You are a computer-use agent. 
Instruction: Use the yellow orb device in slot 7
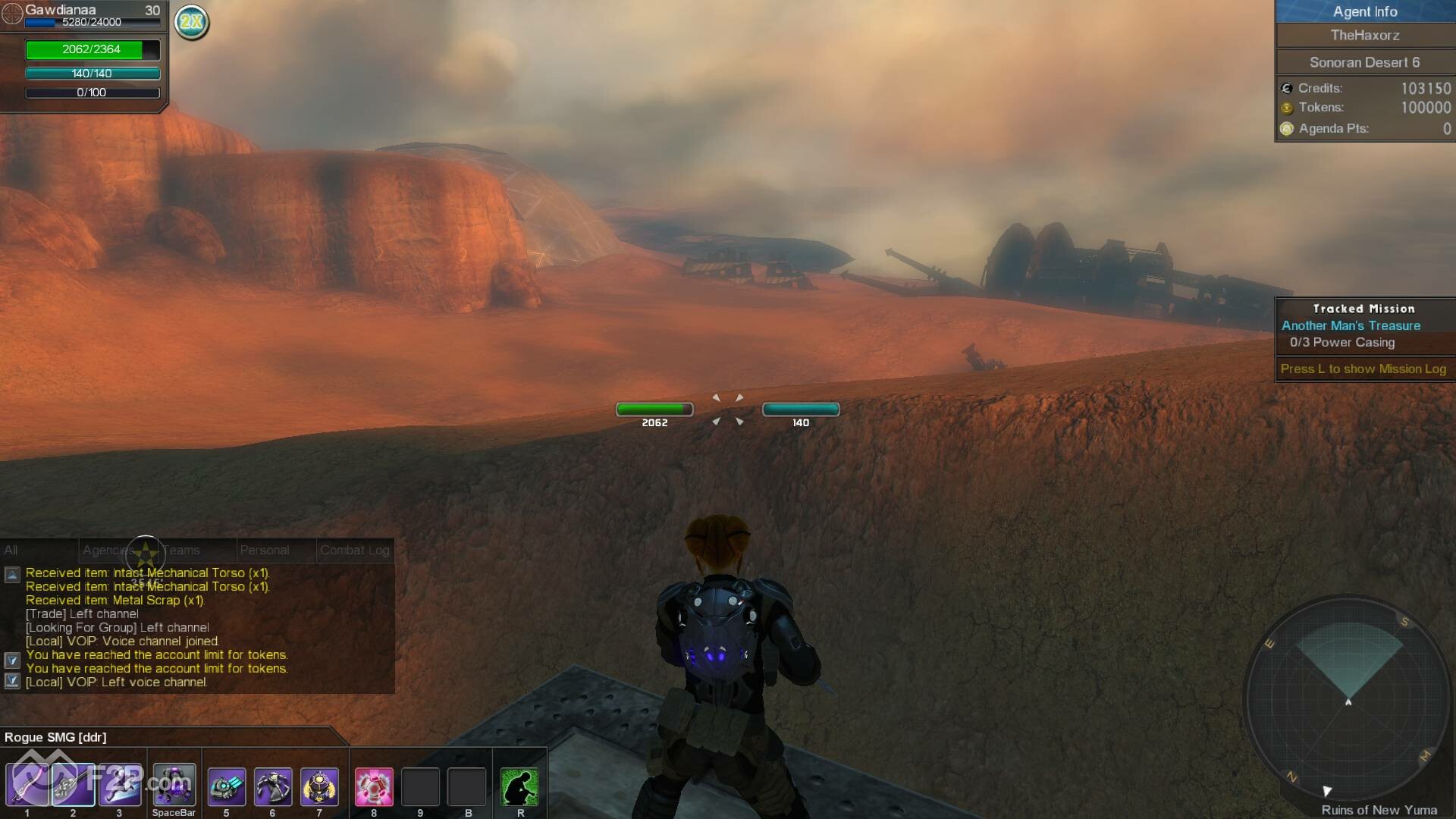pyautogui.click(x=319, y=786)
